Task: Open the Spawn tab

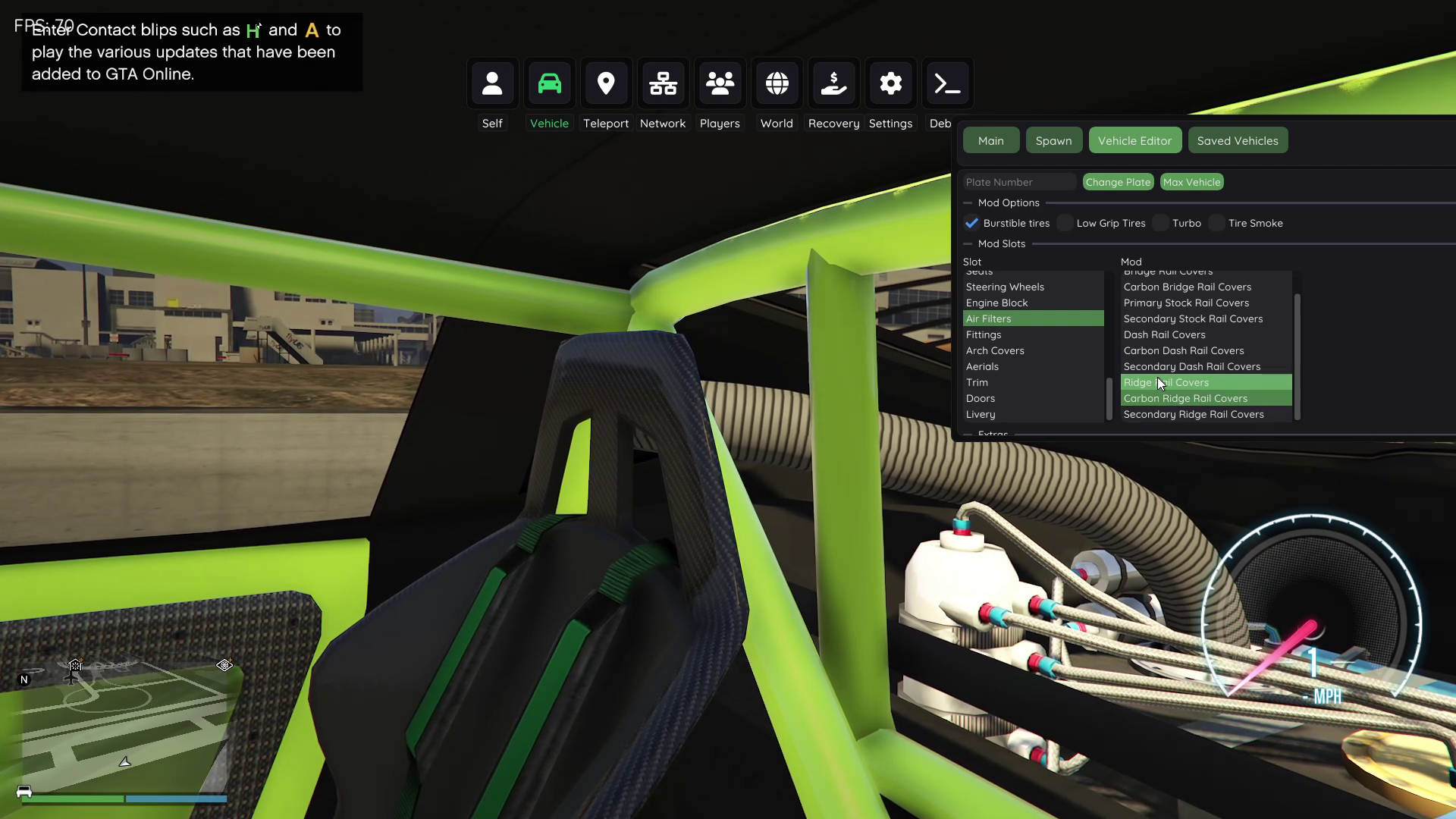Action: (1053, 140)
